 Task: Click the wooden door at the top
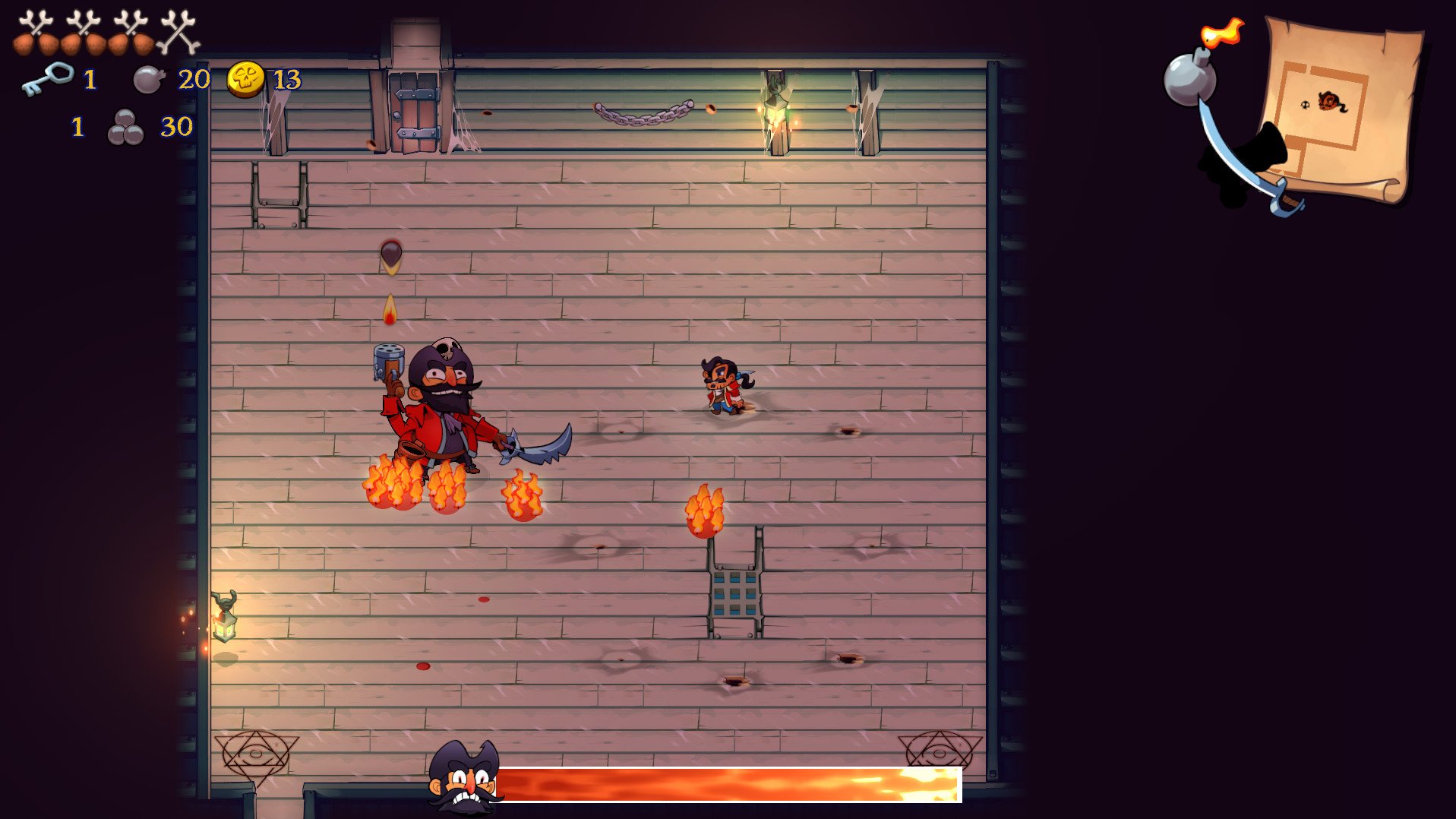point(414,106)
